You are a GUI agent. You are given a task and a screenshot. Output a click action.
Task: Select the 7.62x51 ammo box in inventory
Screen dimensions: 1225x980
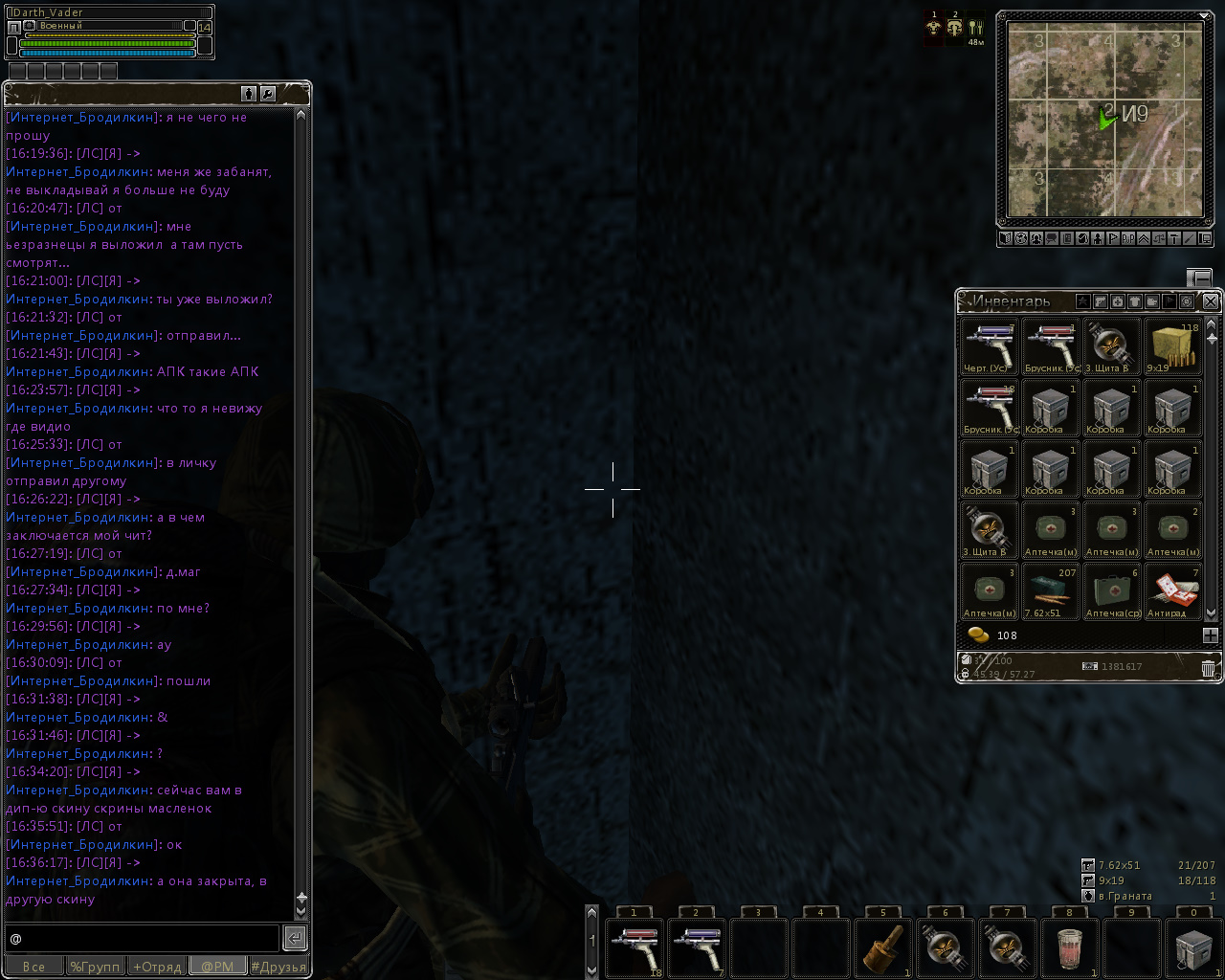1050,591
